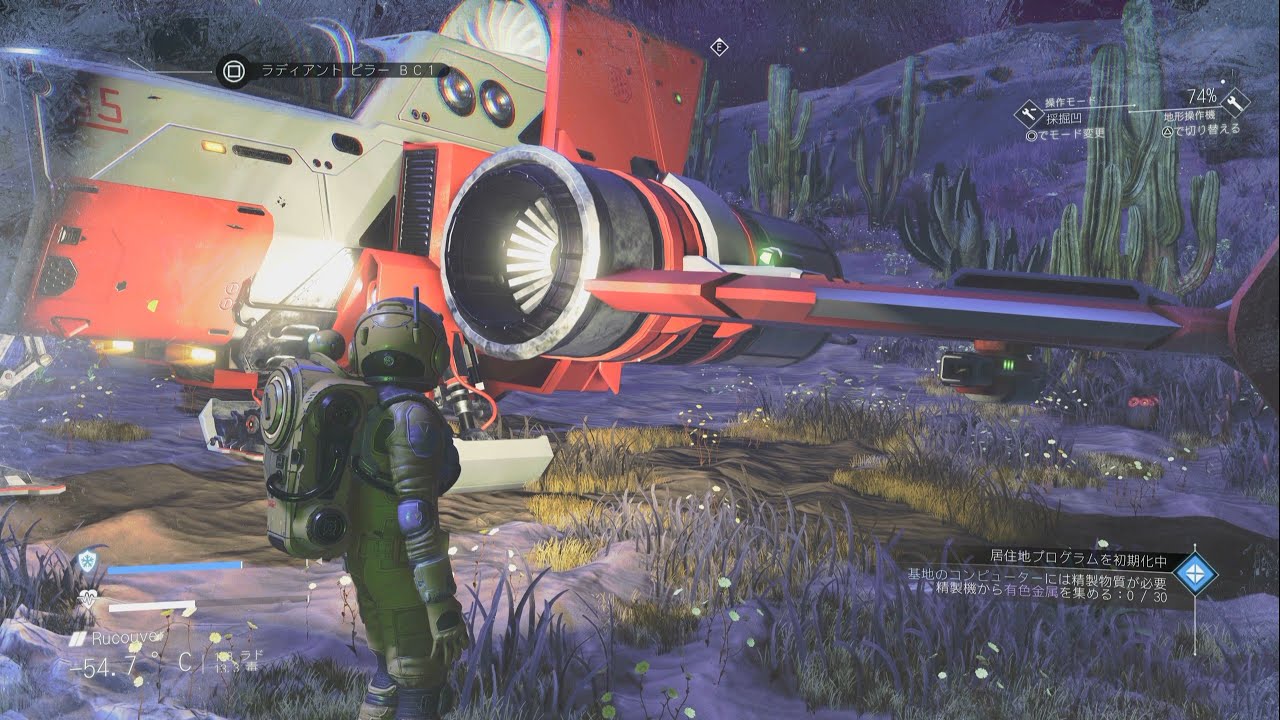Click the ◎ mode change button icon
The image size is (1280, 720).
pos(1032,135)
